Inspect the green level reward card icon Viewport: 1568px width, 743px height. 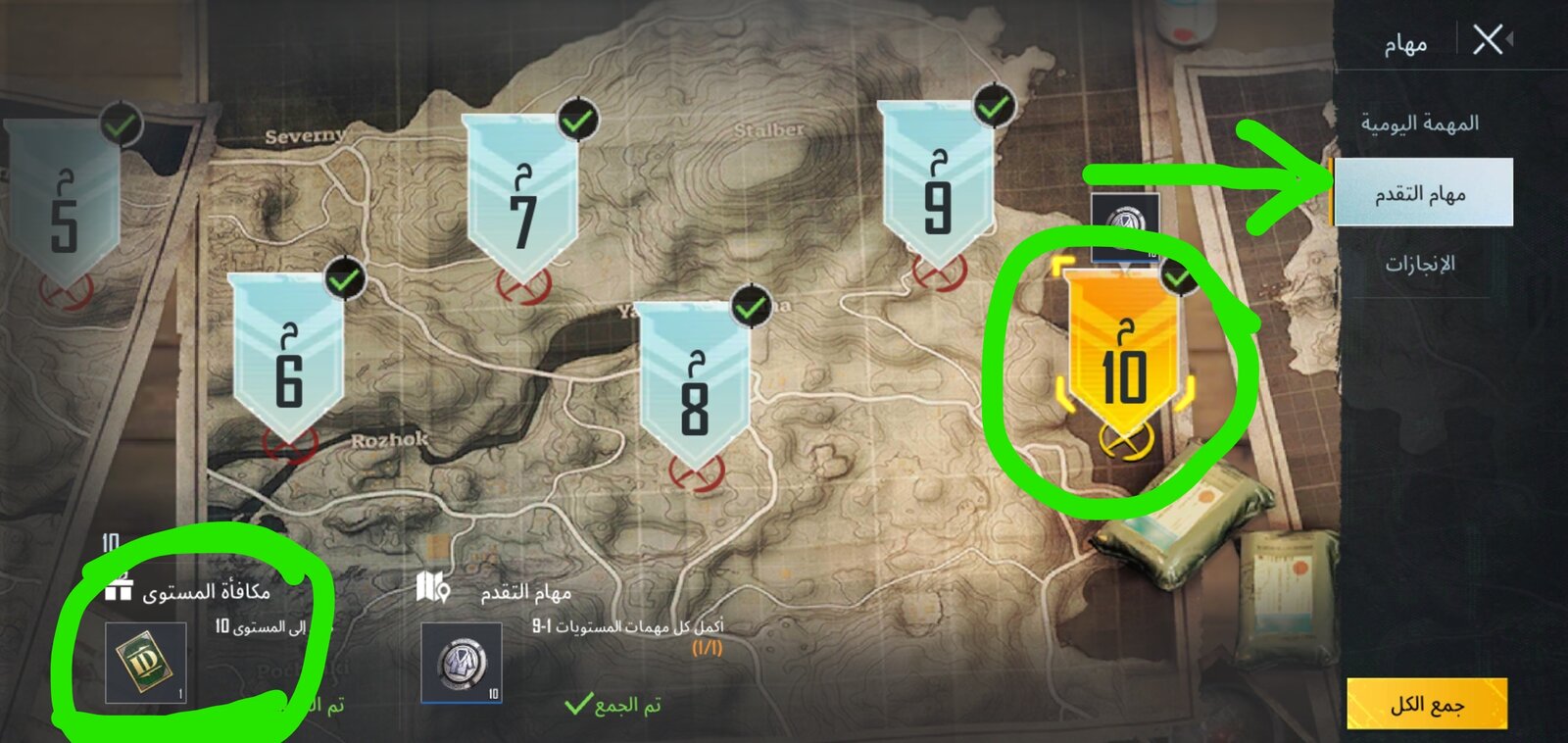tap(145, 663)
